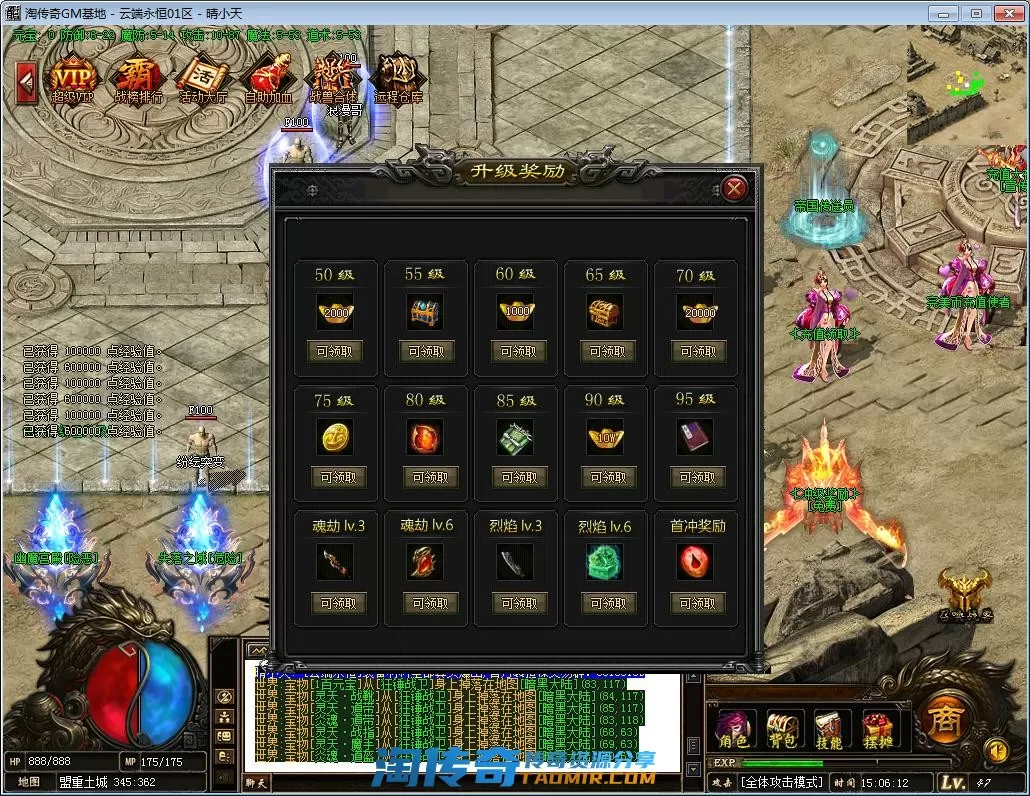Screen dimensions: 1030x796
Task: Claim the 烈焰 lv.6 reward
Action: [607, 603]
